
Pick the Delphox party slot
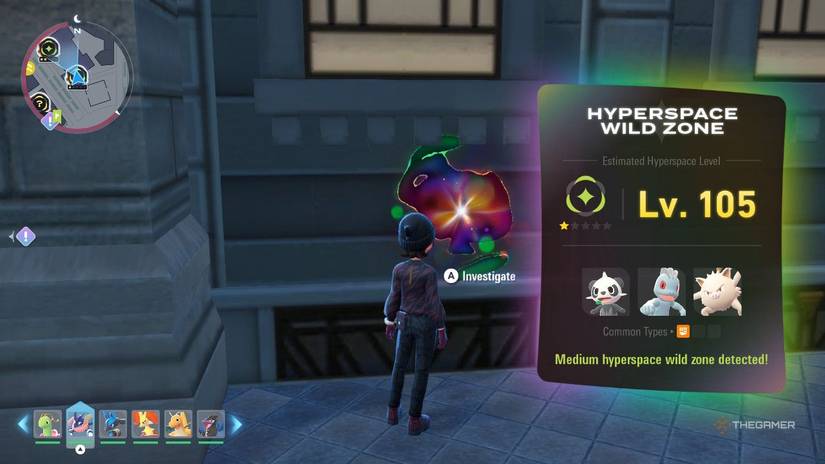(x=146, y=425)
